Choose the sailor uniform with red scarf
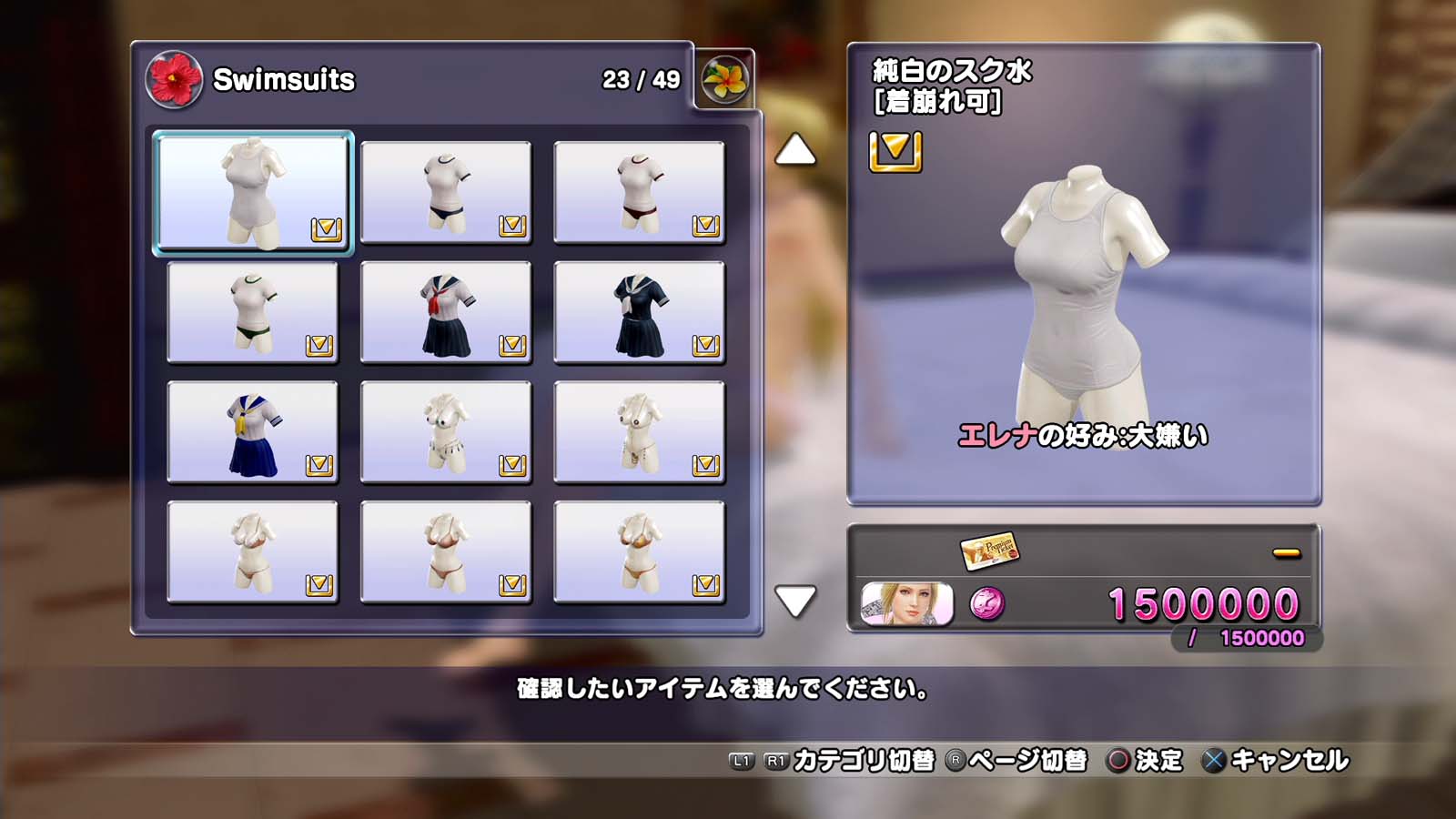 [x=446, y=312]
